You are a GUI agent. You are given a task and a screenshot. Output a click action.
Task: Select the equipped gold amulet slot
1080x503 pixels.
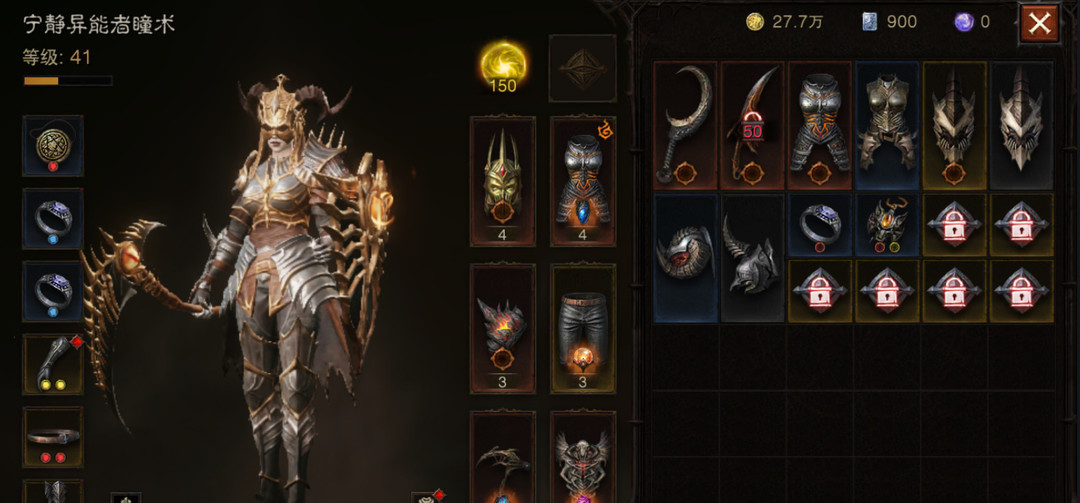tap(53, 146)
